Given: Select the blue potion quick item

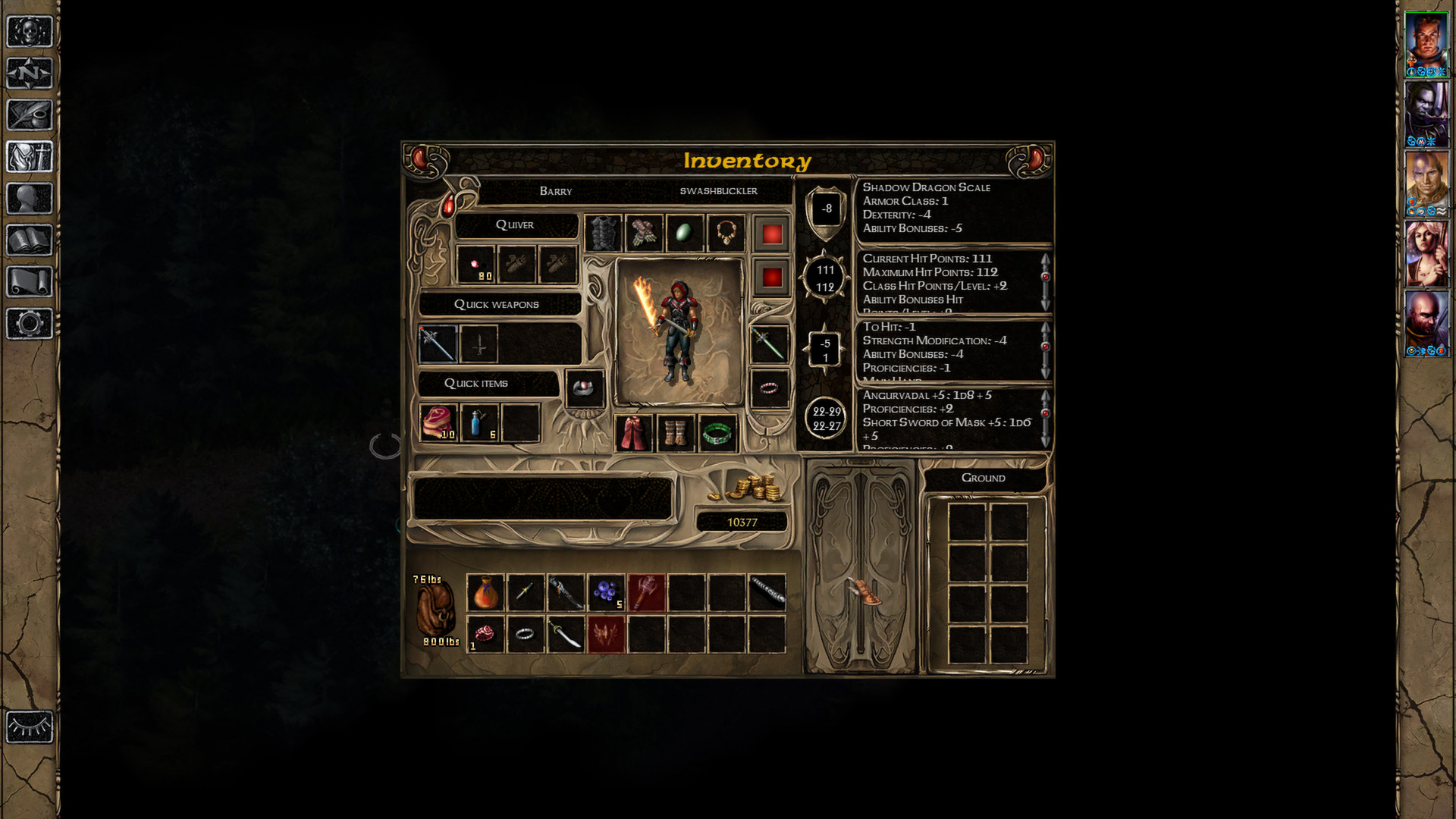Looking at the screenshot, I should point(479,422).
